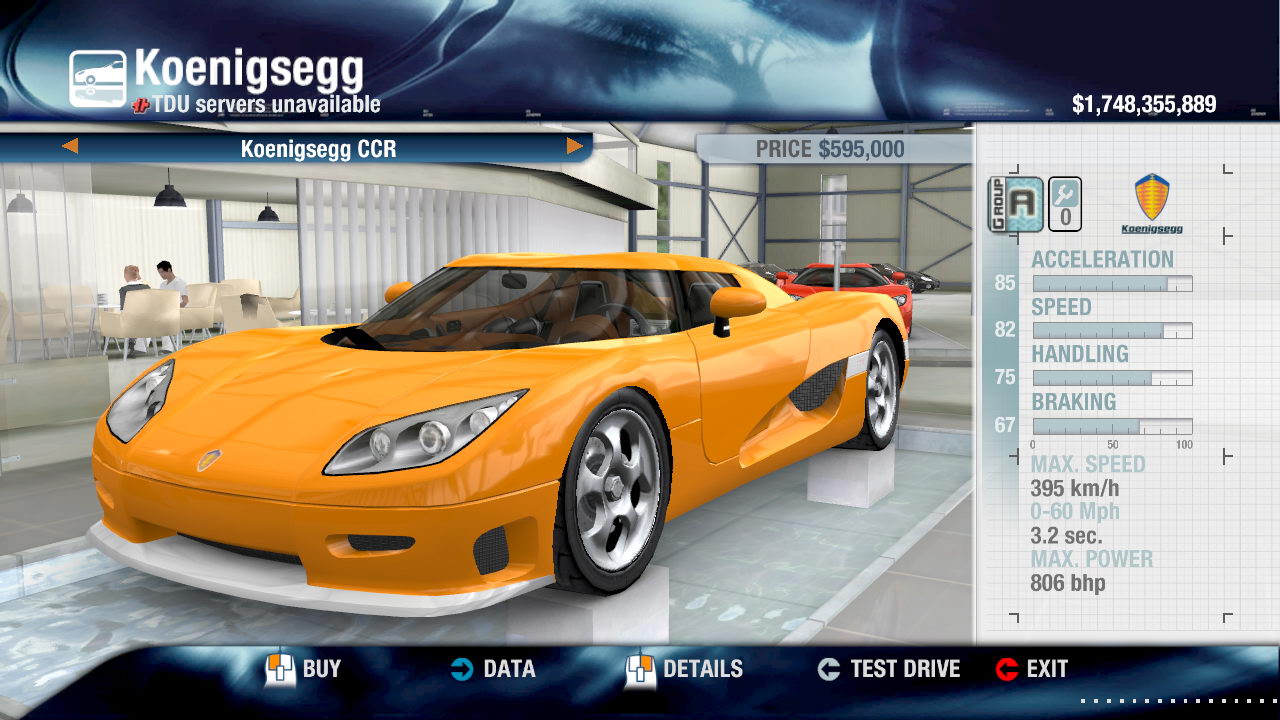Click the wrench tuning level icon
Image resolution: width=1280 pixels, height=720 pixels.
[1065, 204]
